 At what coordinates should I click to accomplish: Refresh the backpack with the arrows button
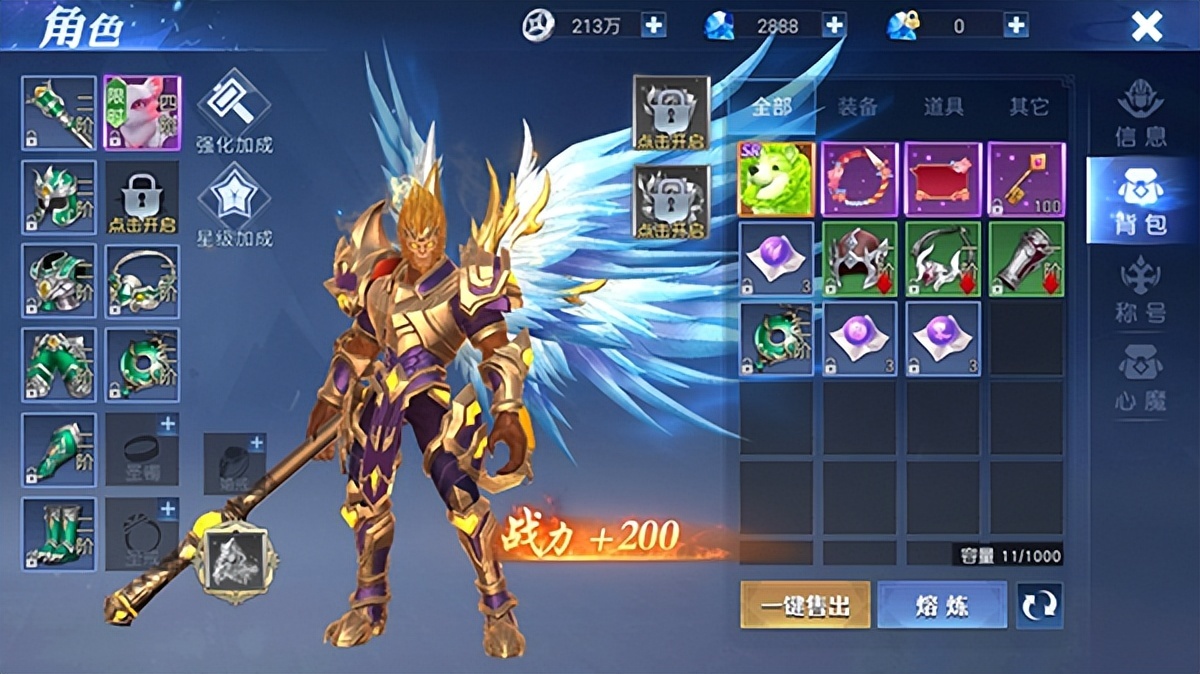coord(1039,606)
